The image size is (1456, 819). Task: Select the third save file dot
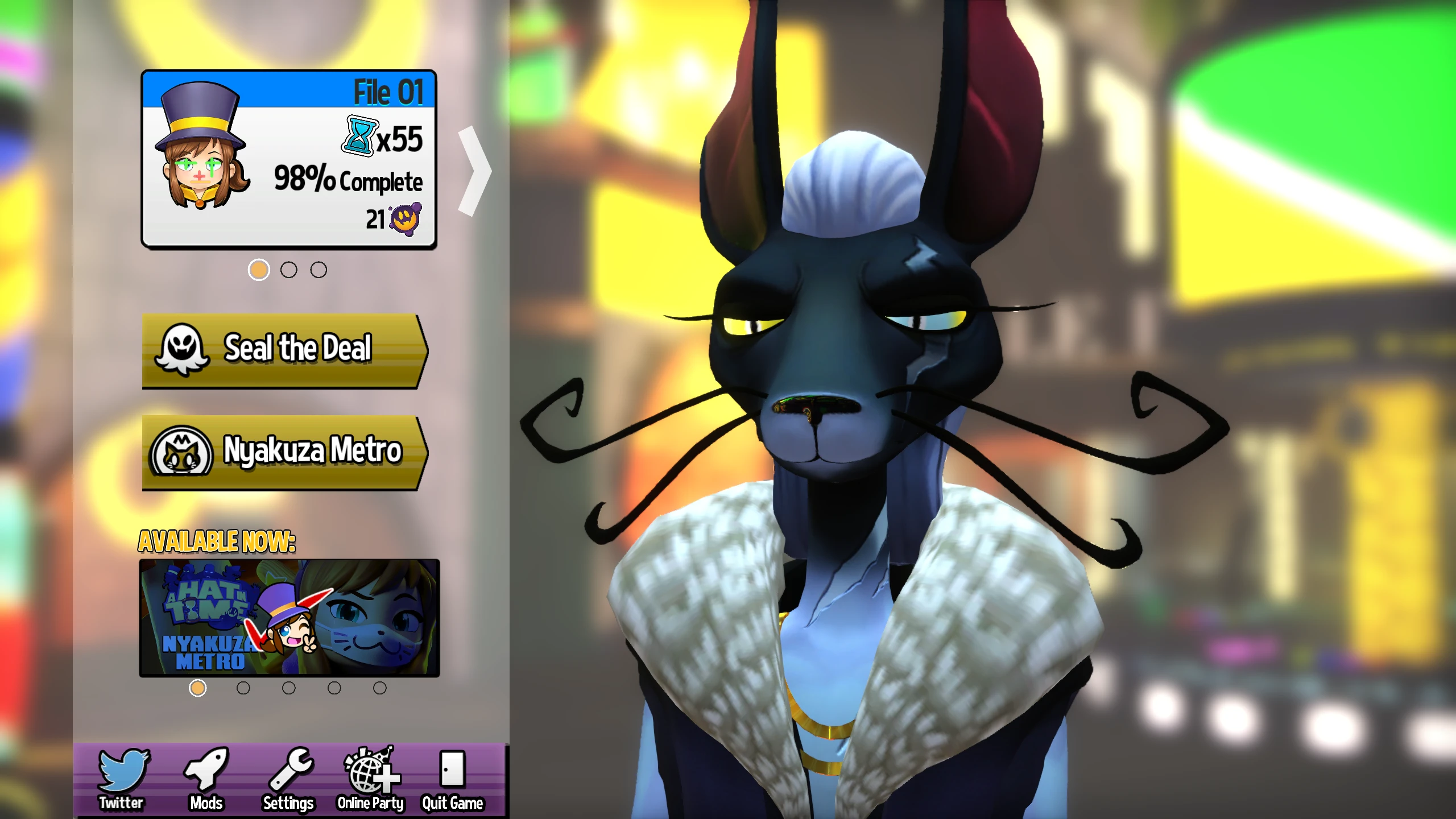tap(318, 270)
